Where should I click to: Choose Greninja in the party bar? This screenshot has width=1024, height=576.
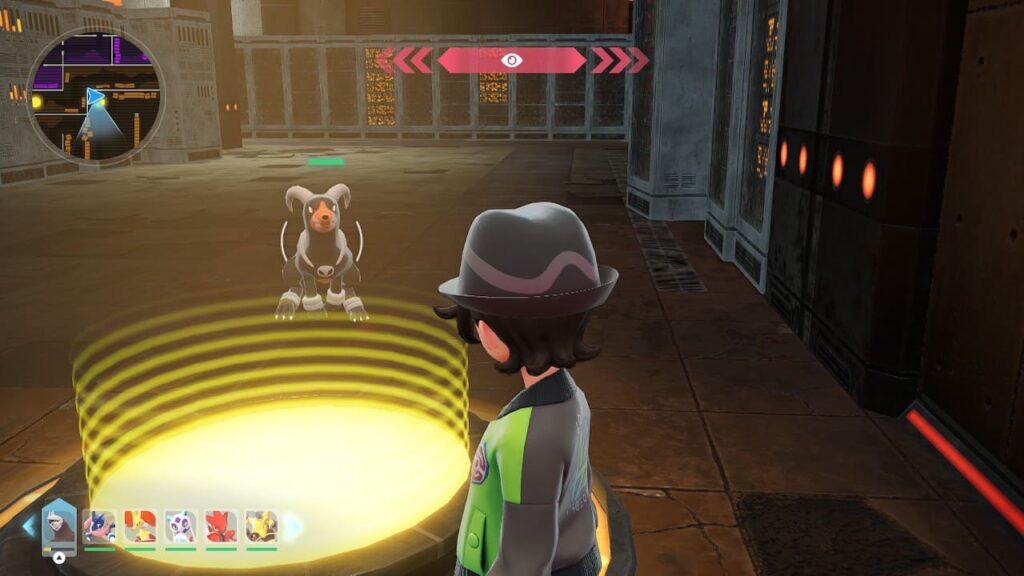(x=99, y=526)
